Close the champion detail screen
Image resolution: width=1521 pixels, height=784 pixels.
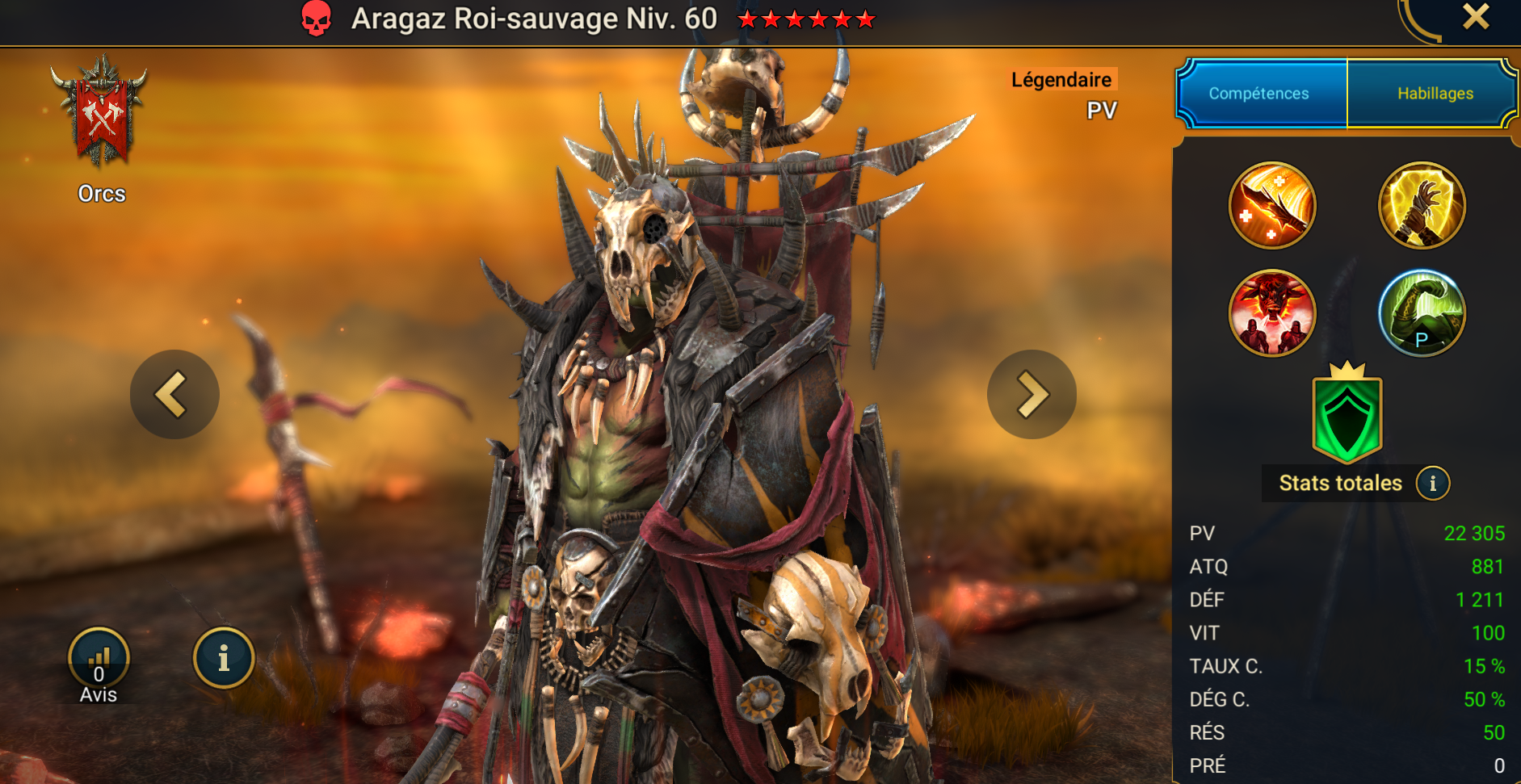click(1476, 17)
